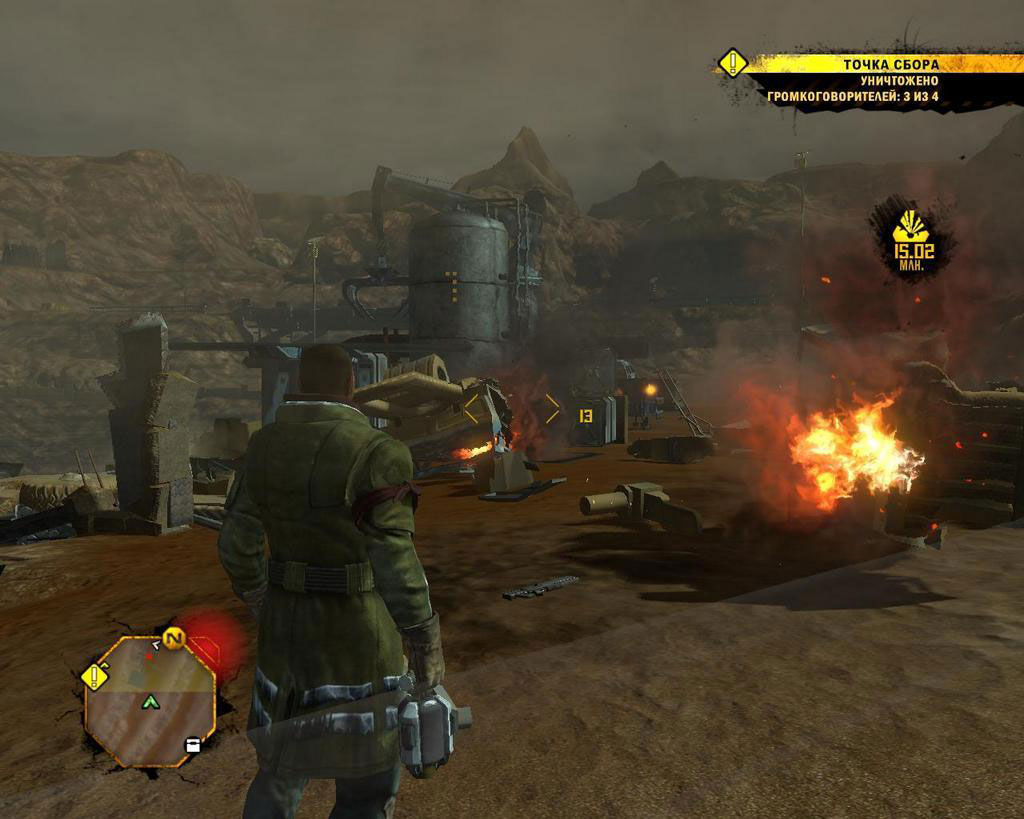Click the white crate icon on the minimap edge
This screenshot has height=819, width=1024.
click(x=193, y=744)
